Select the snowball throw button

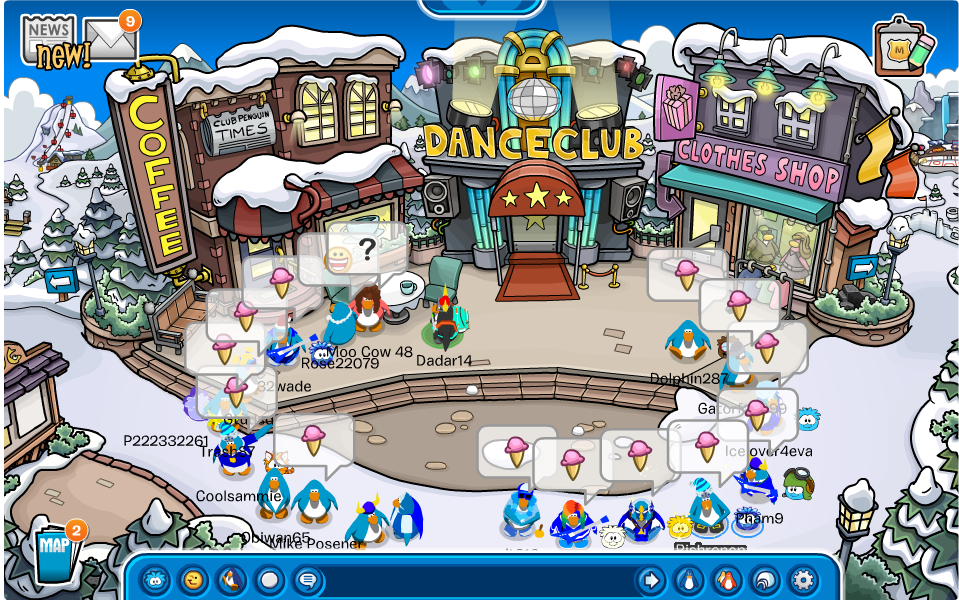(x=269, y=579)
